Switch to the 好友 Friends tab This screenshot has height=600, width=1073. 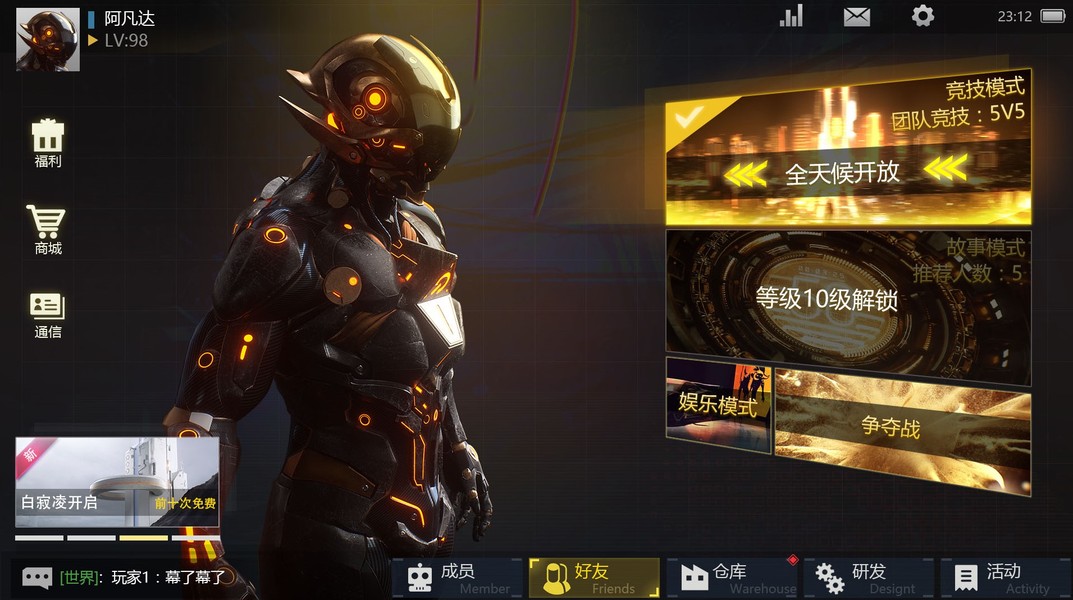coord(594,577)
